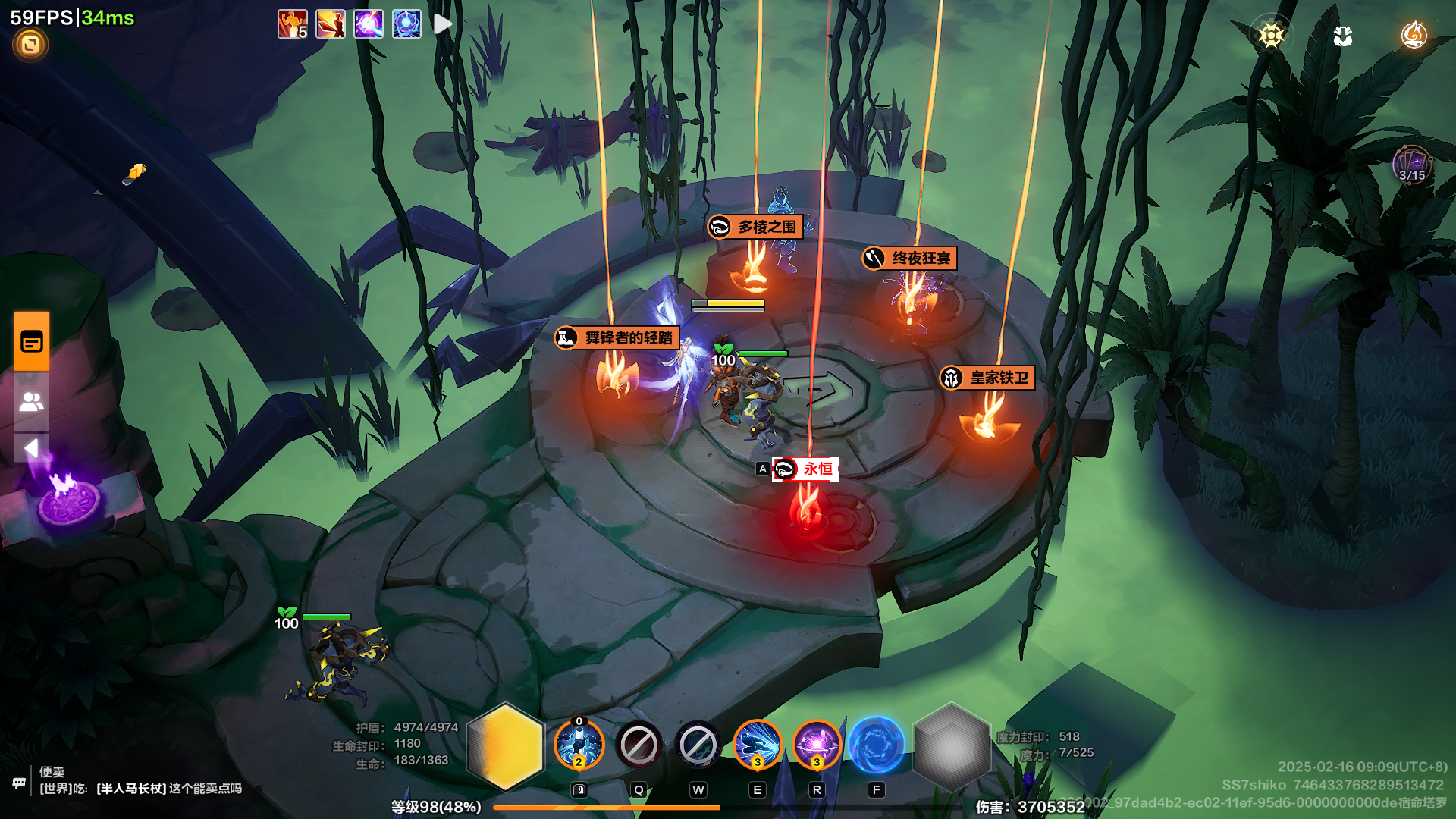This screenshot has width=1456, height=819.
Task: Select the 皇家铁卫 reward label
Action: click(x=987, y=378)
